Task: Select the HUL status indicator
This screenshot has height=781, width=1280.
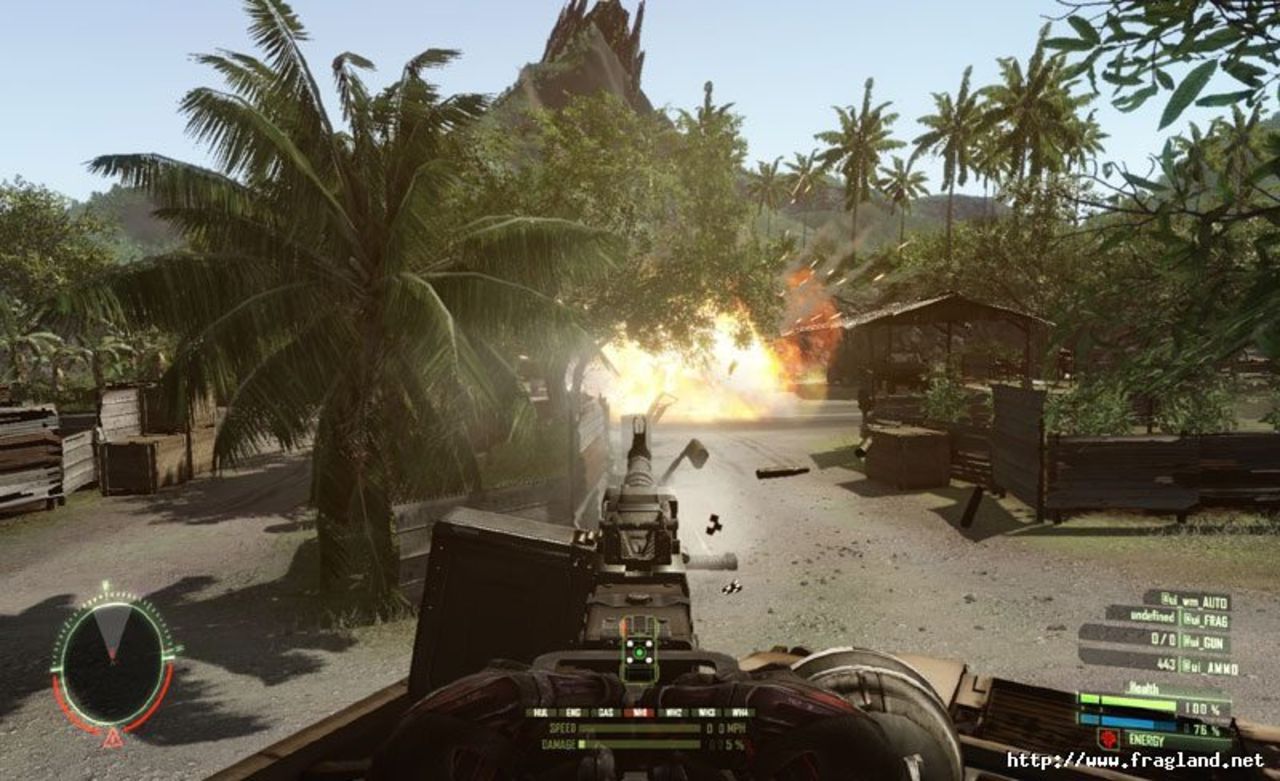Action: (540, 712)
